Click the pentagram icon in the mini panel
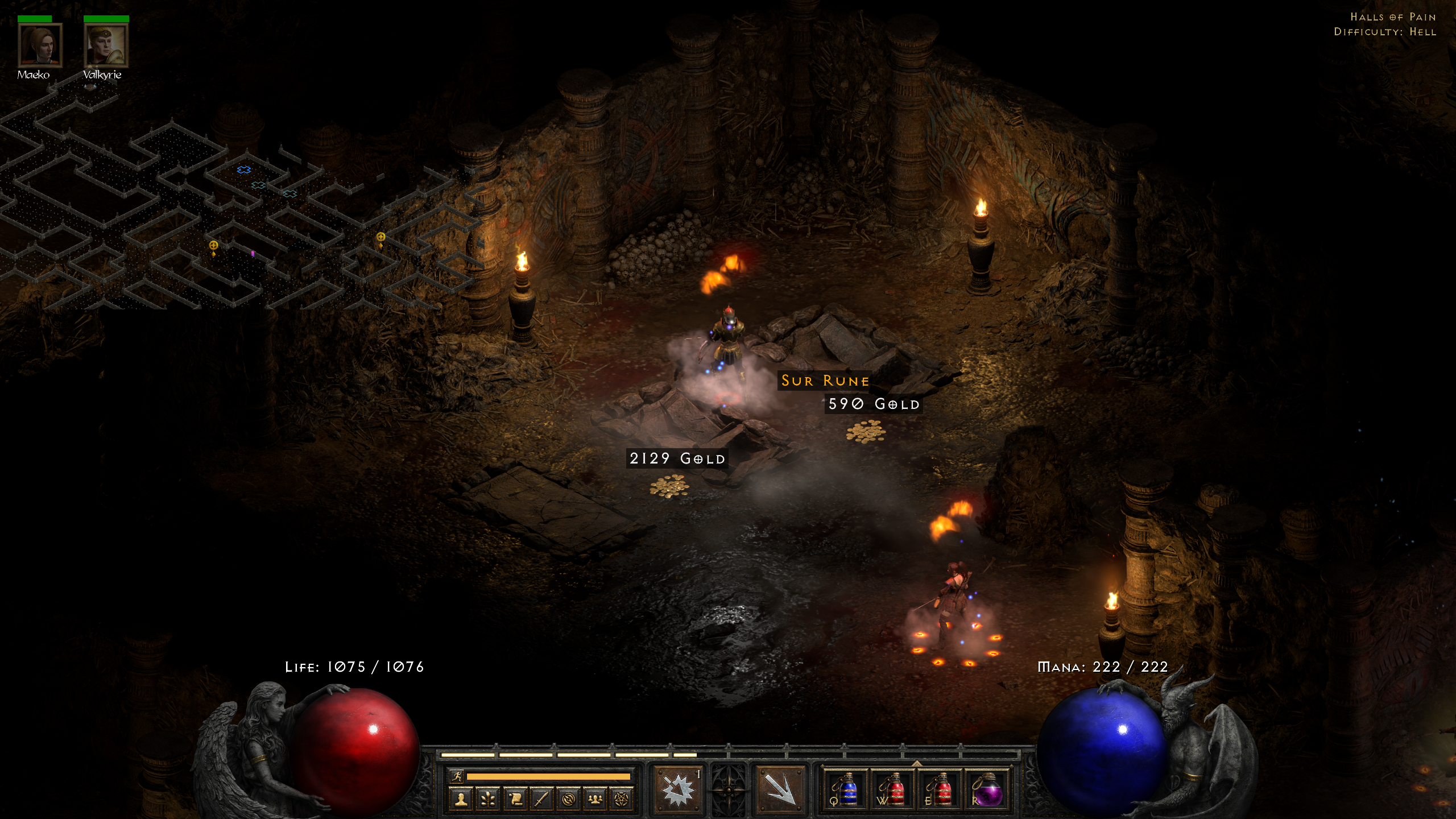The width and height of the screenshot is (1456, 819). [622, 800]
